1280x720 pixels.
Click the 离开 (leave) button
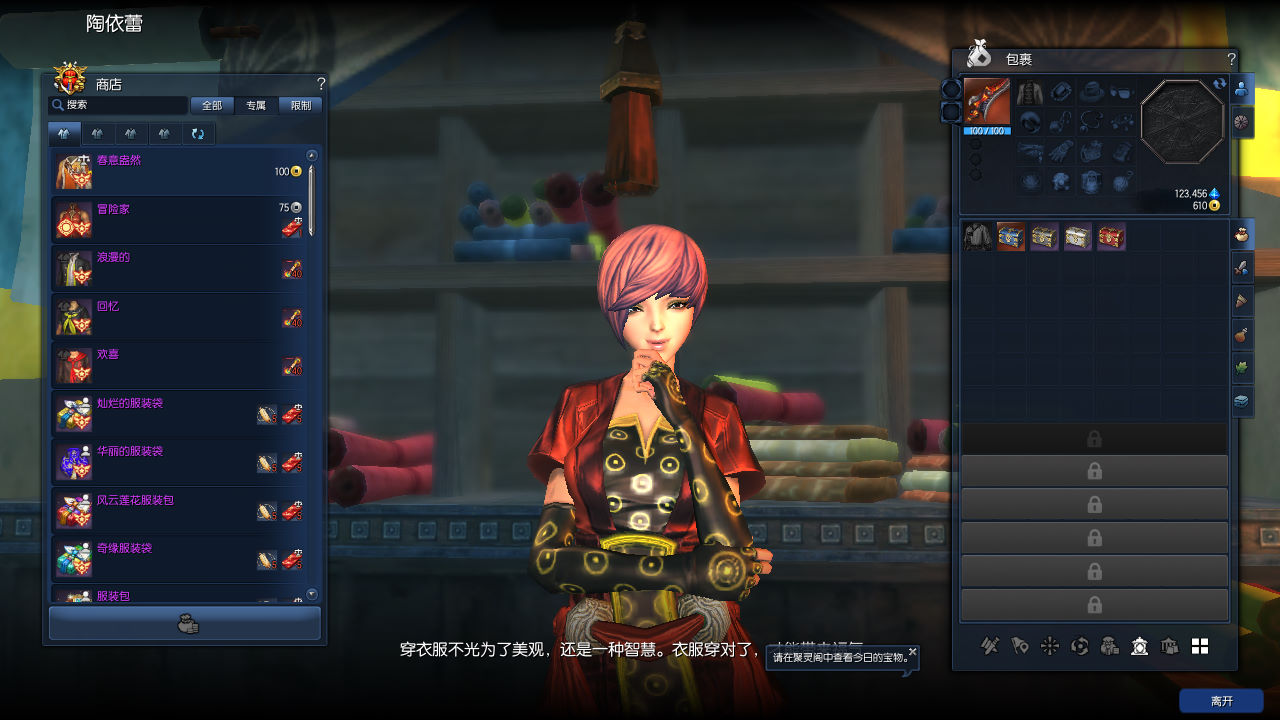click(x=1221, y=701)
